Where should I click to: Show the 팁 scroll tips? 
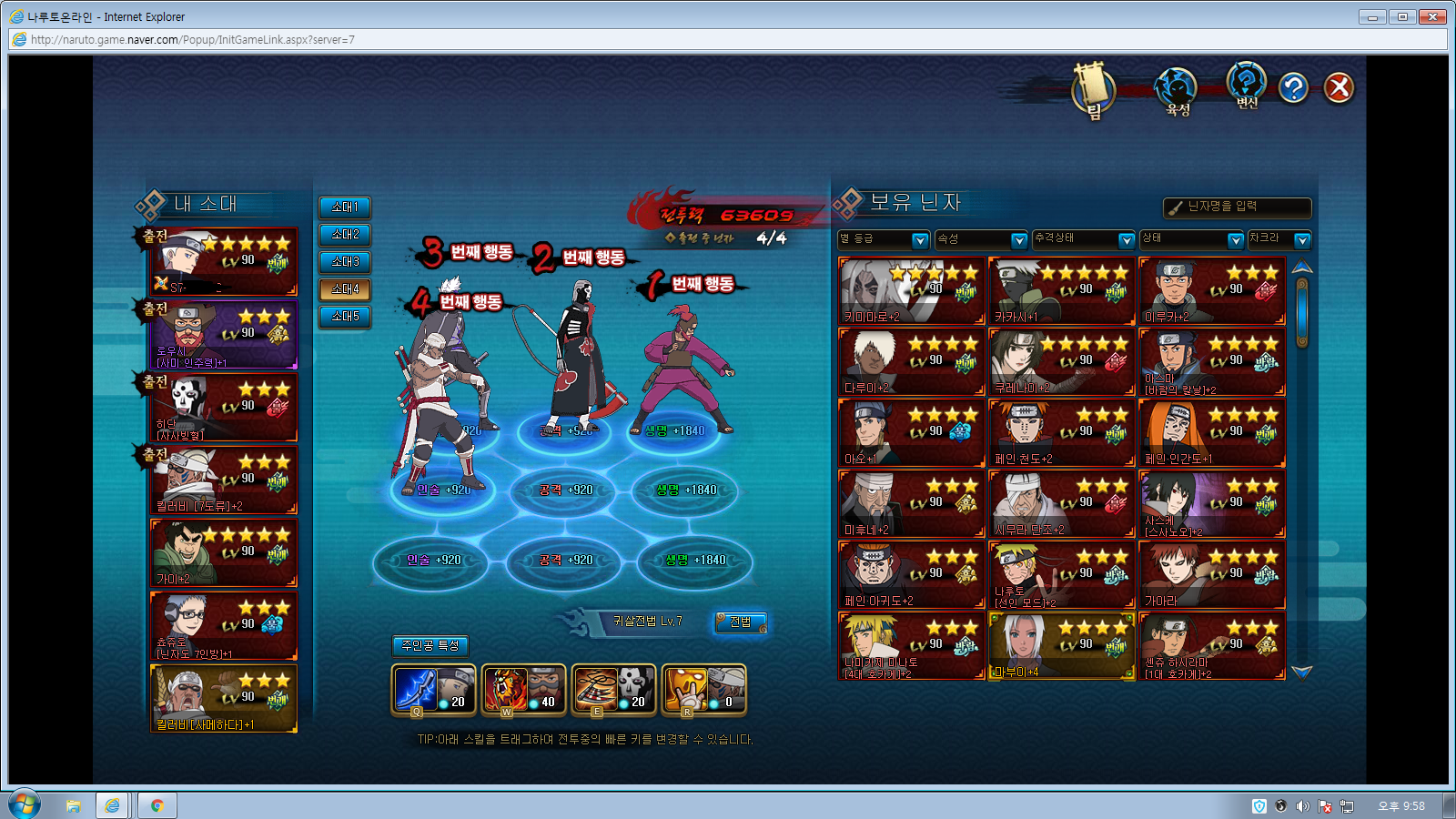1093,90
